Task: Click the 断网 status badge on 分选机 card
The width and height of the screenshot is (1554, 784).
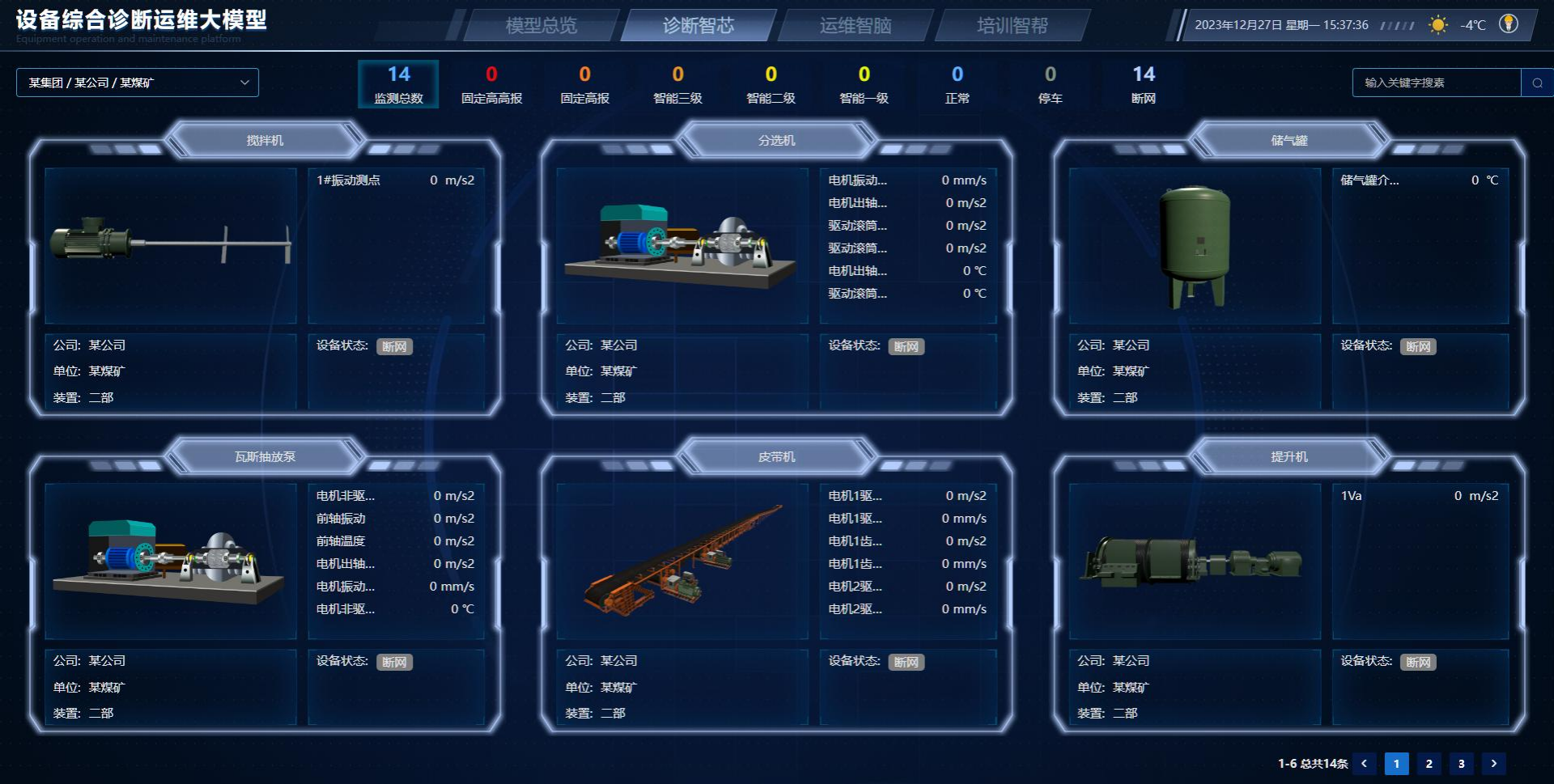Action: pyautogui.click(x=907, y=346)
